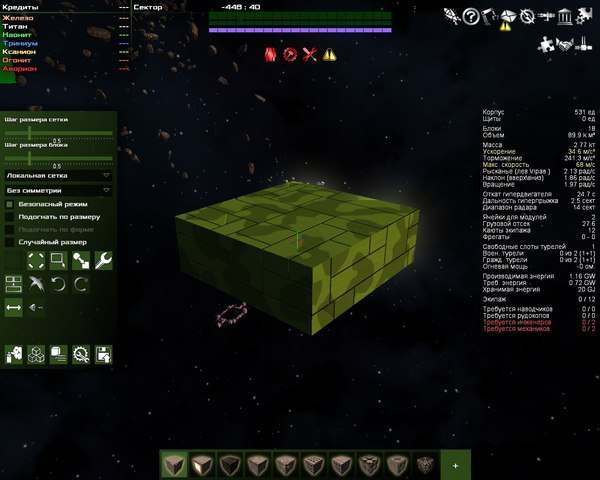Open the handshake trade icon

(566, 43)
